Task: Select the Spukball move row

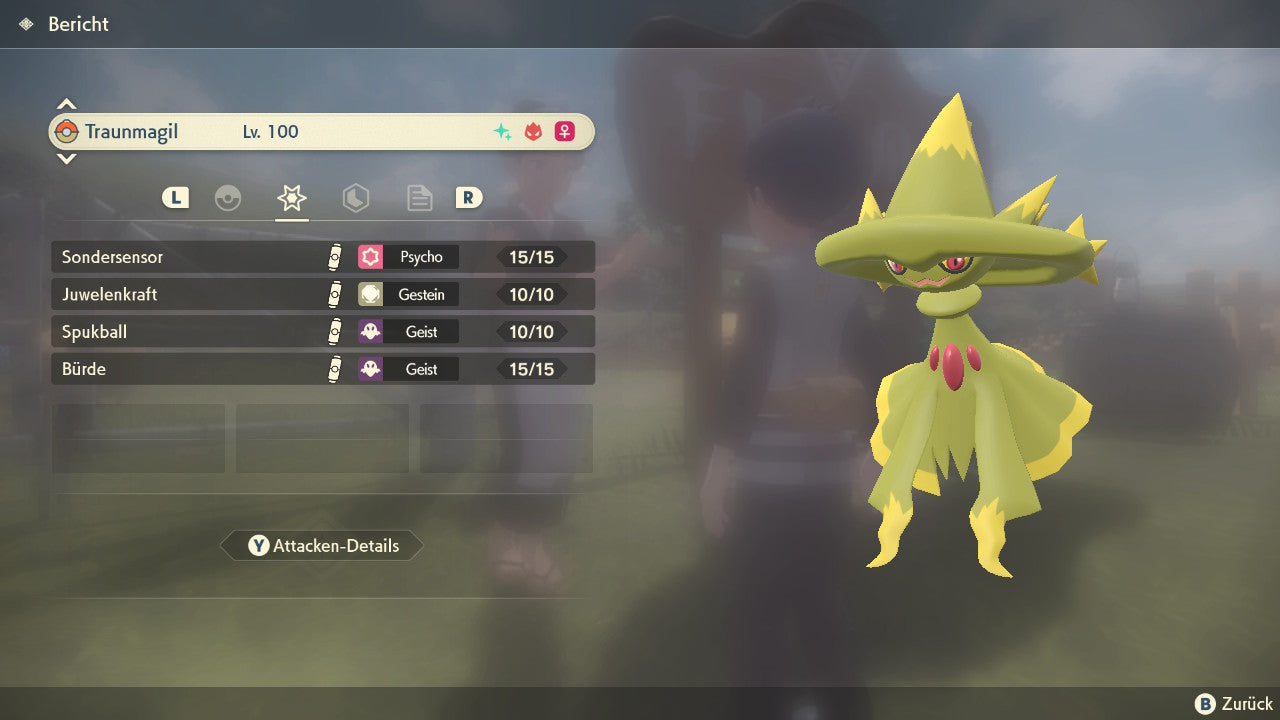Action: [322, 332]
